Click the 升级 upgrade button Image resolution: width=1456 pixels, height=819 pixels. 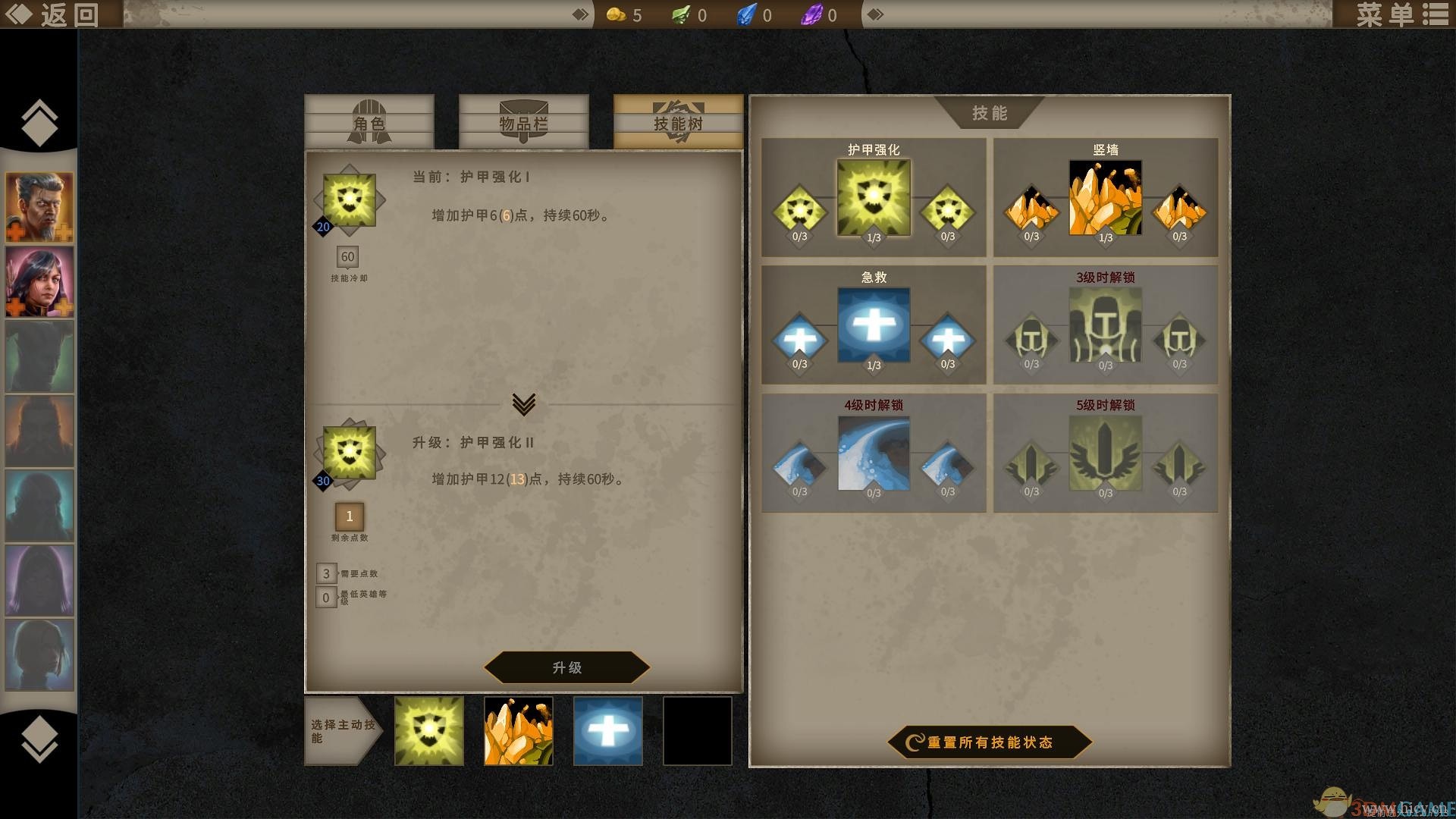[x=566, y=668]
